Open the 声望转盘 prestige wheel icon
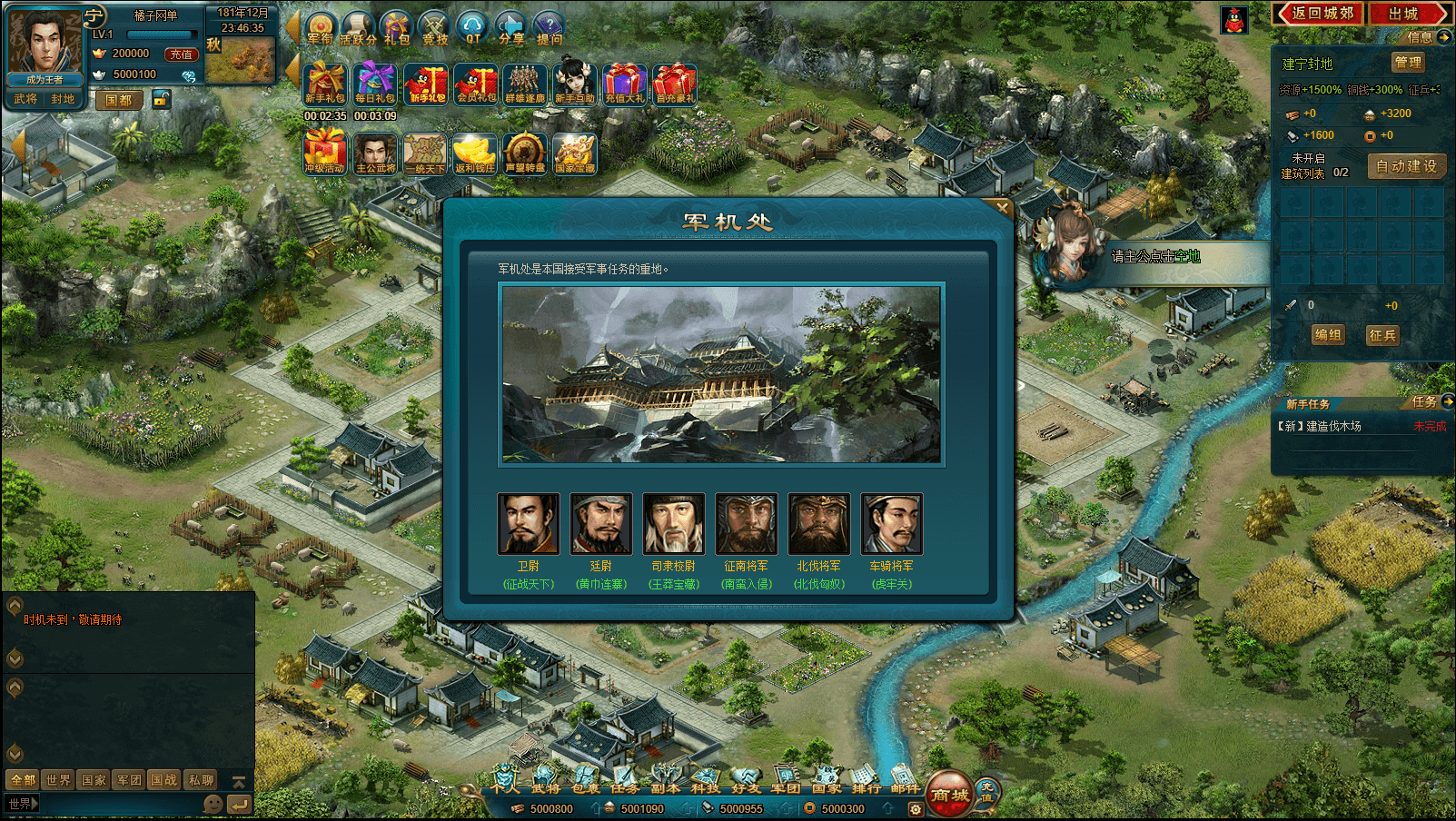Image resolution: width=1456 pixels, height=821 pixels. (525, 154)
